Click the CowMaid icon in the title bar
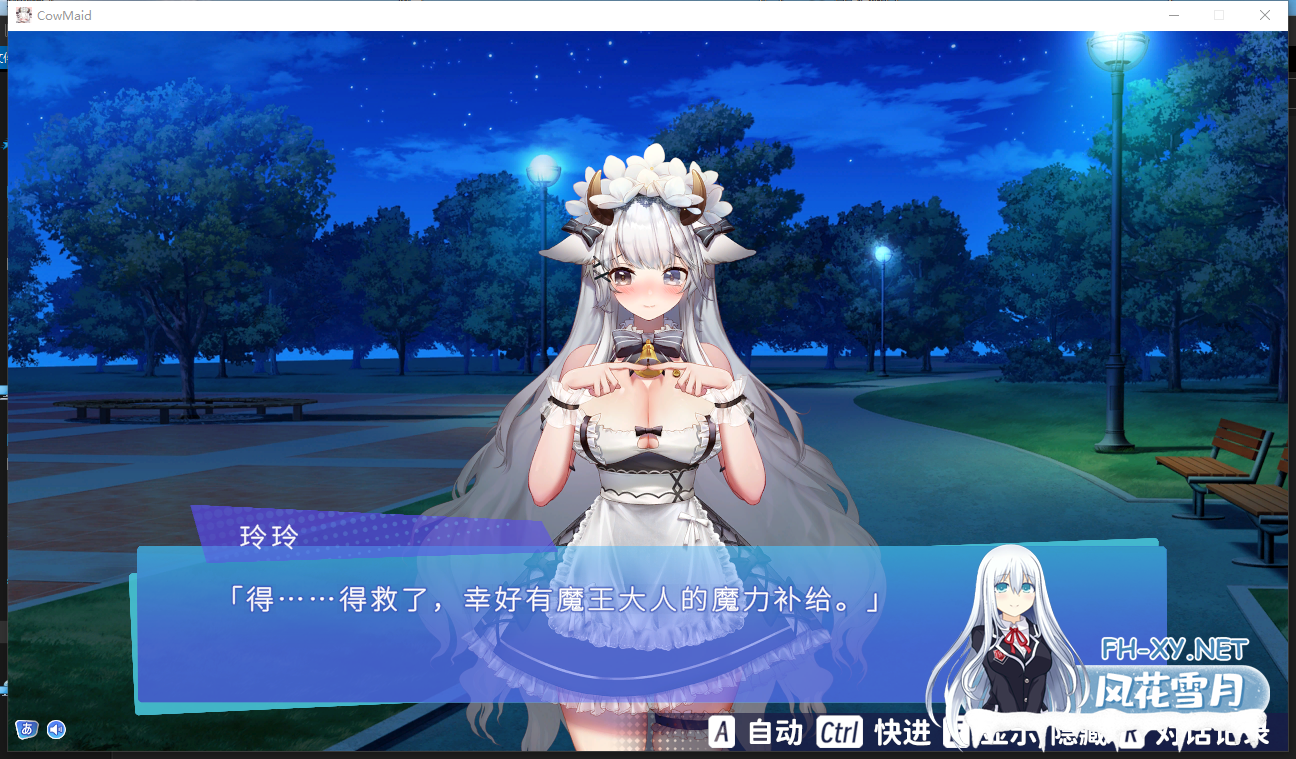This screenshot has width=1296, height=759. (x=22, y=15)
